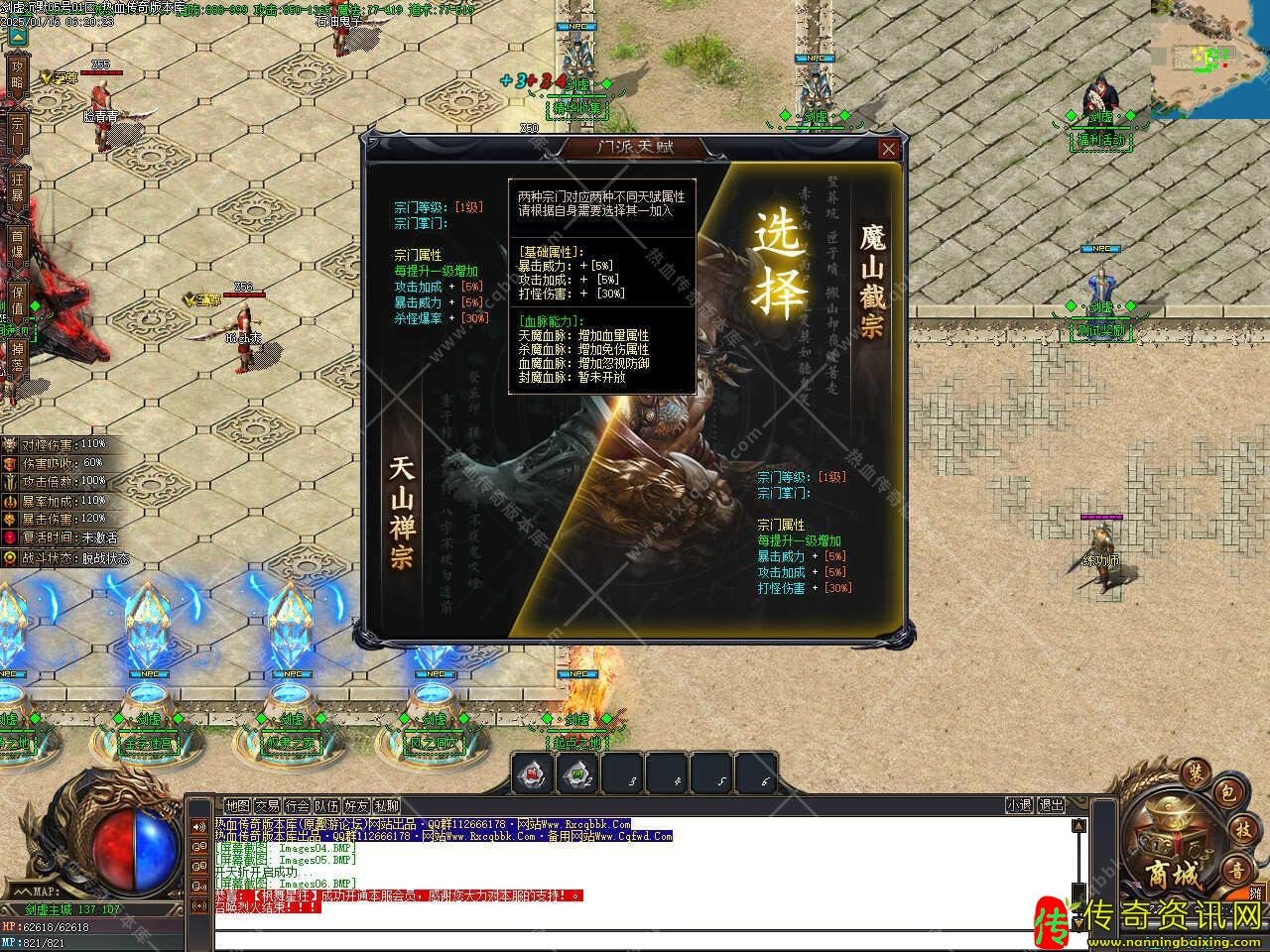Click the 小退 logout button

tap(1019, 806)
